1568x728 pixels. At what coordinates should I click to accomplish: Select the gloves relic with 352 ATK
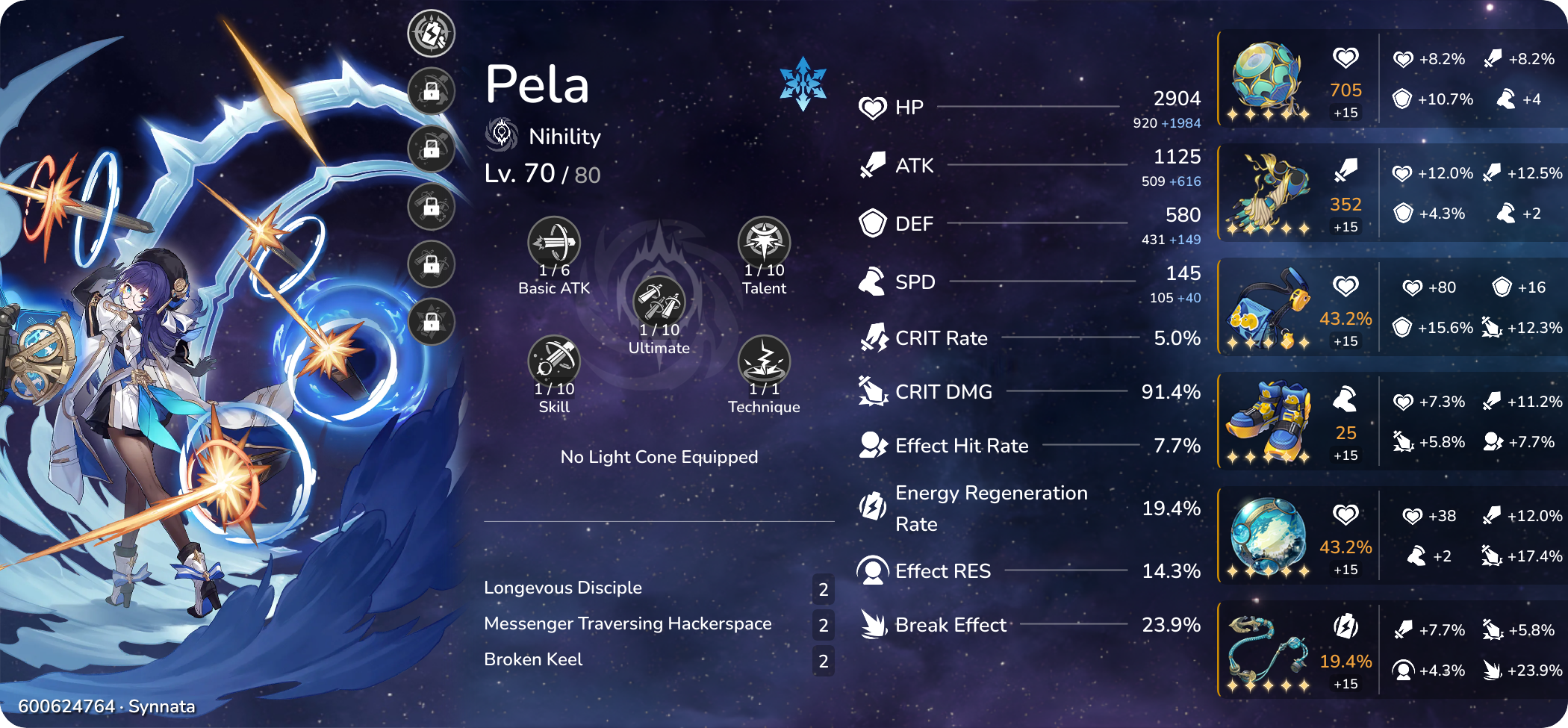[1267, 193]
